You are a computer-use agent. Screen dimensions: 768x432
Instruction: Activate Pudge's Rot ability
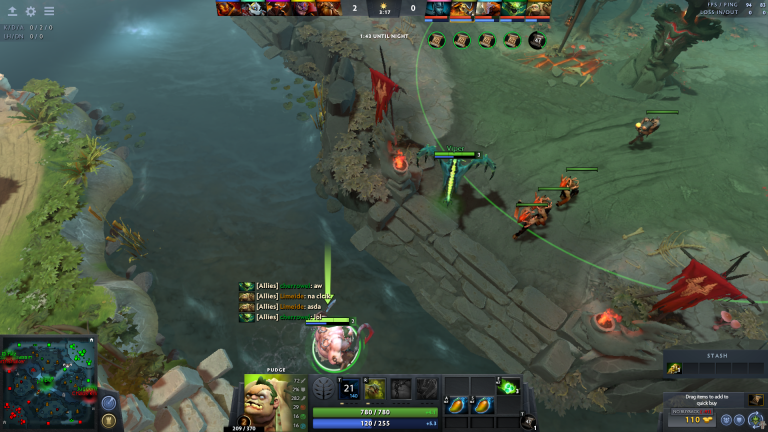(x=374, y=390)
